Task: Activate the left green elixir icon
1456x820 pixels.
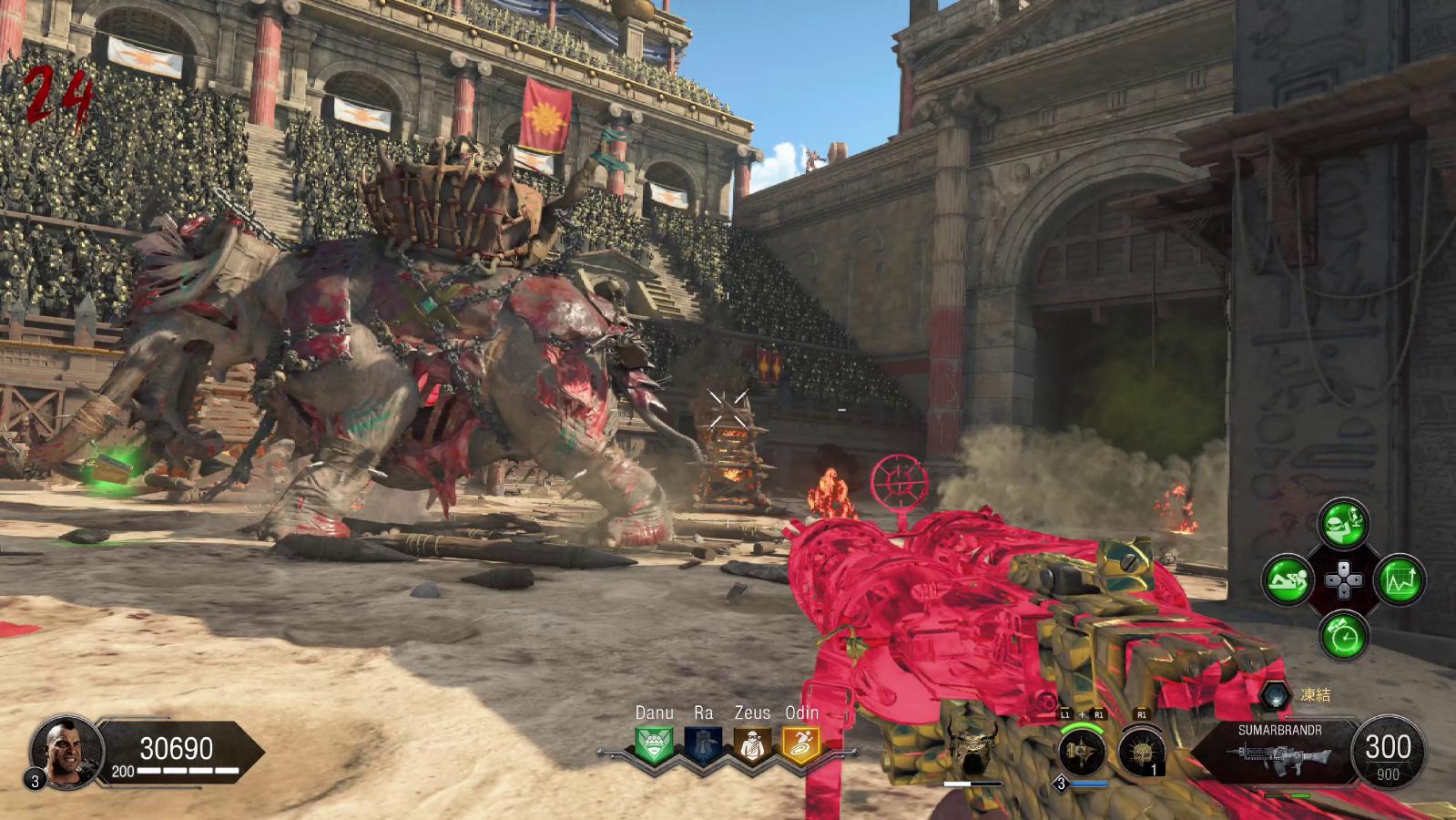Action: 1288,579
